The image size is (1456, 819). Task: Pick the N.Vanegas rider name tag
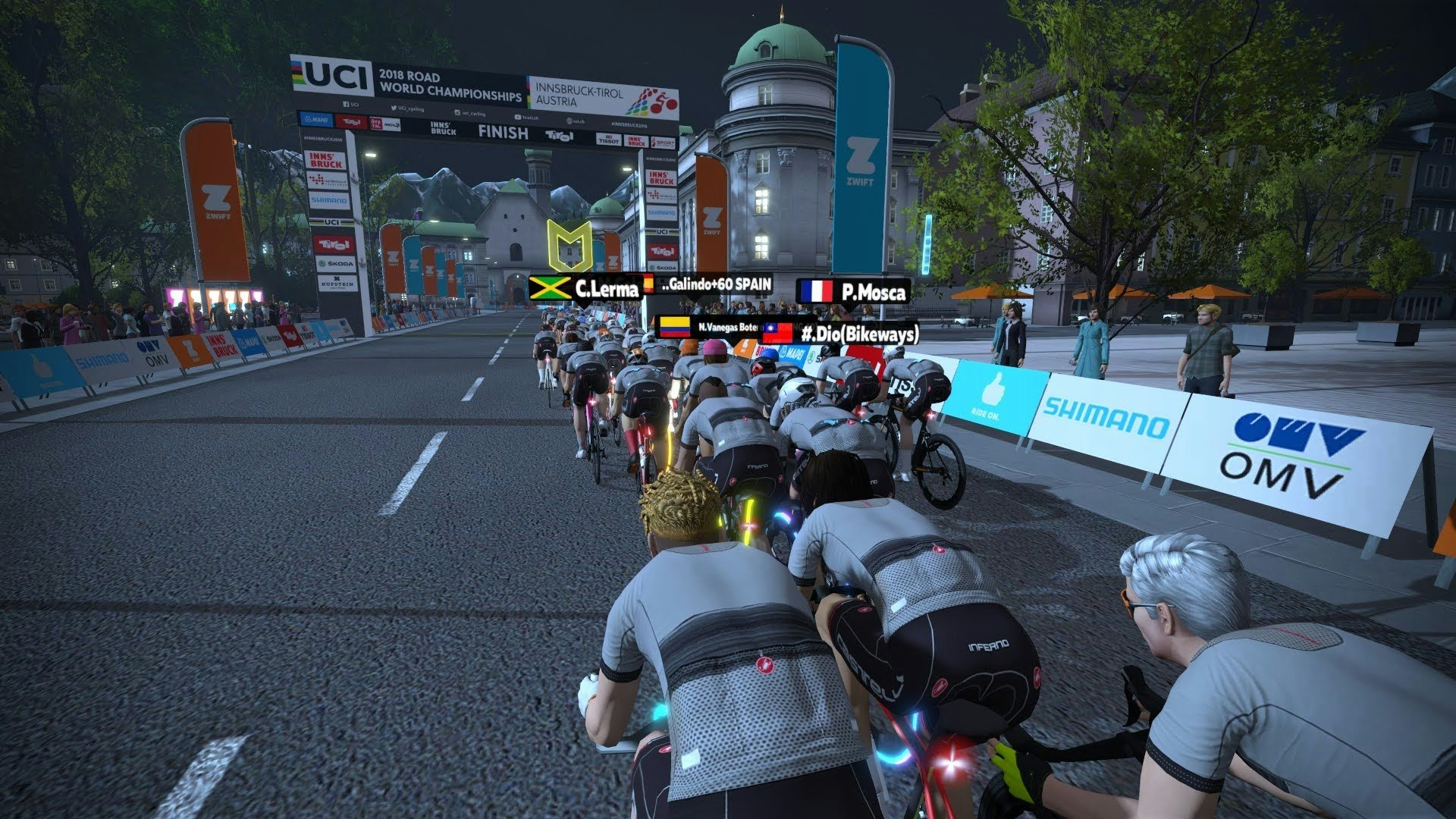[709, 327]
